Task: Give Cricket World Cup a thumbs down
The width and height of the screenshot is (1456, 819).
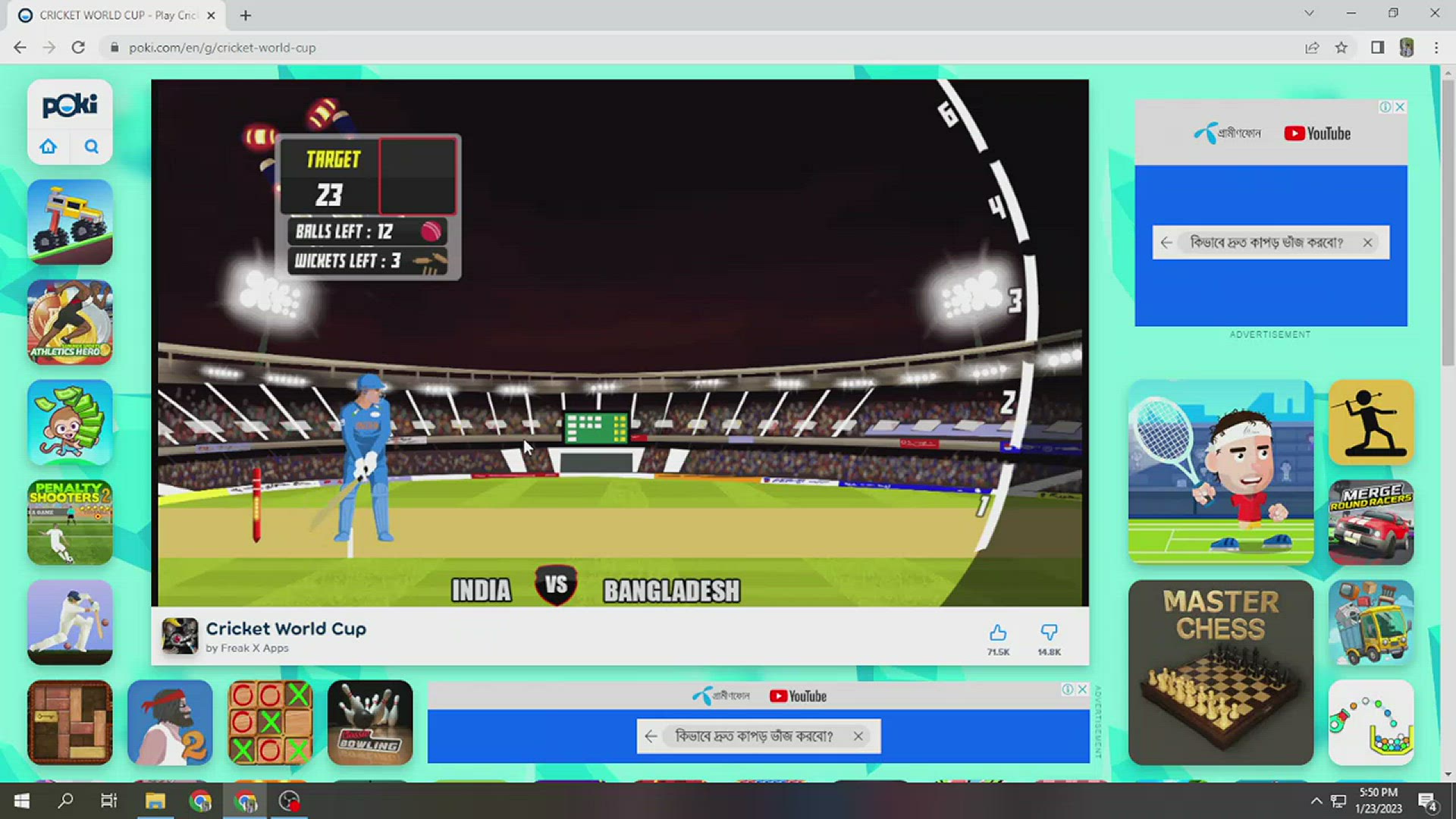Action: point(1049,632)
